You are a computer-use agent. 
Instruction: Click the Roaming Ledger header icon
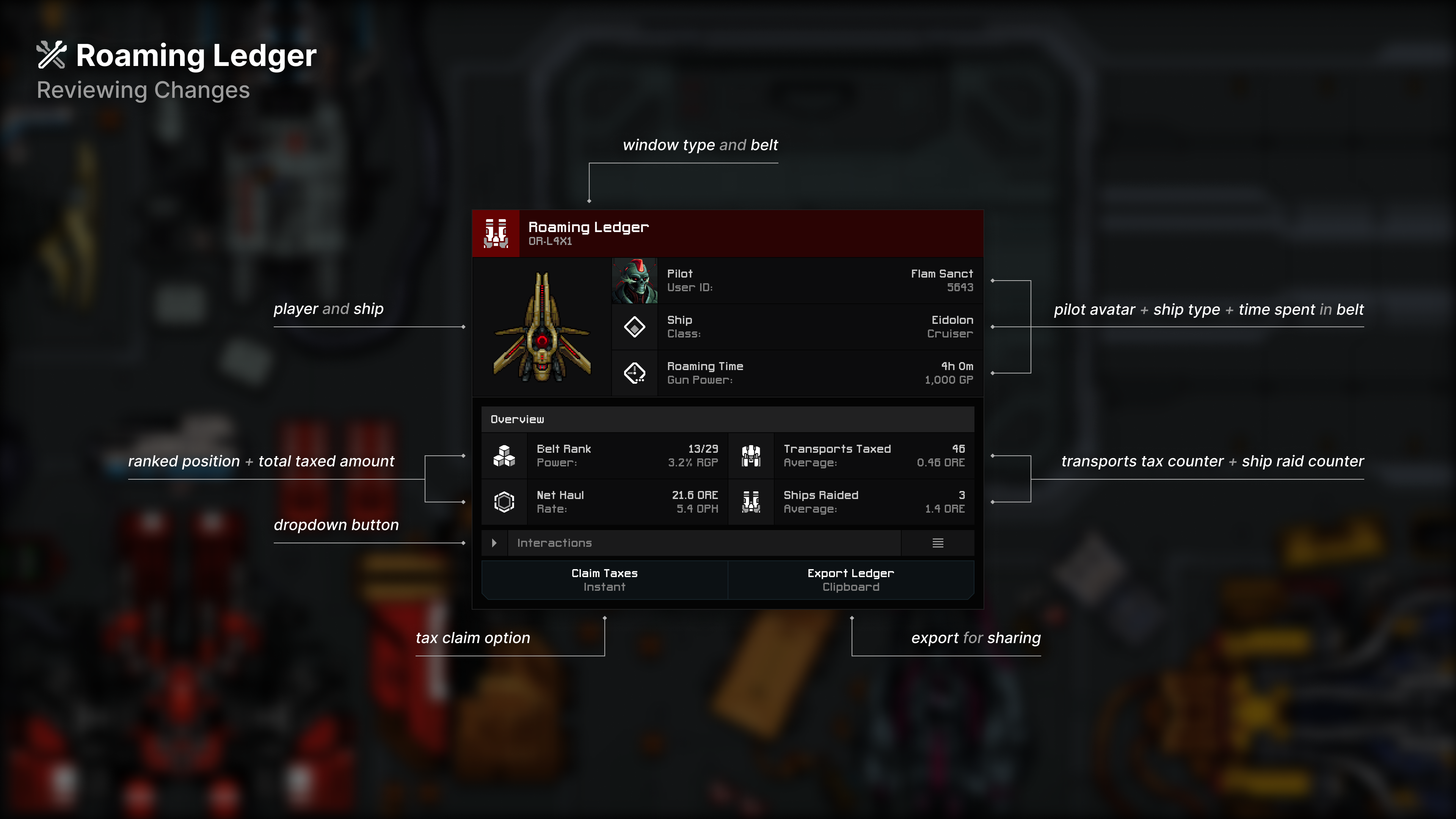pos(496,234)
